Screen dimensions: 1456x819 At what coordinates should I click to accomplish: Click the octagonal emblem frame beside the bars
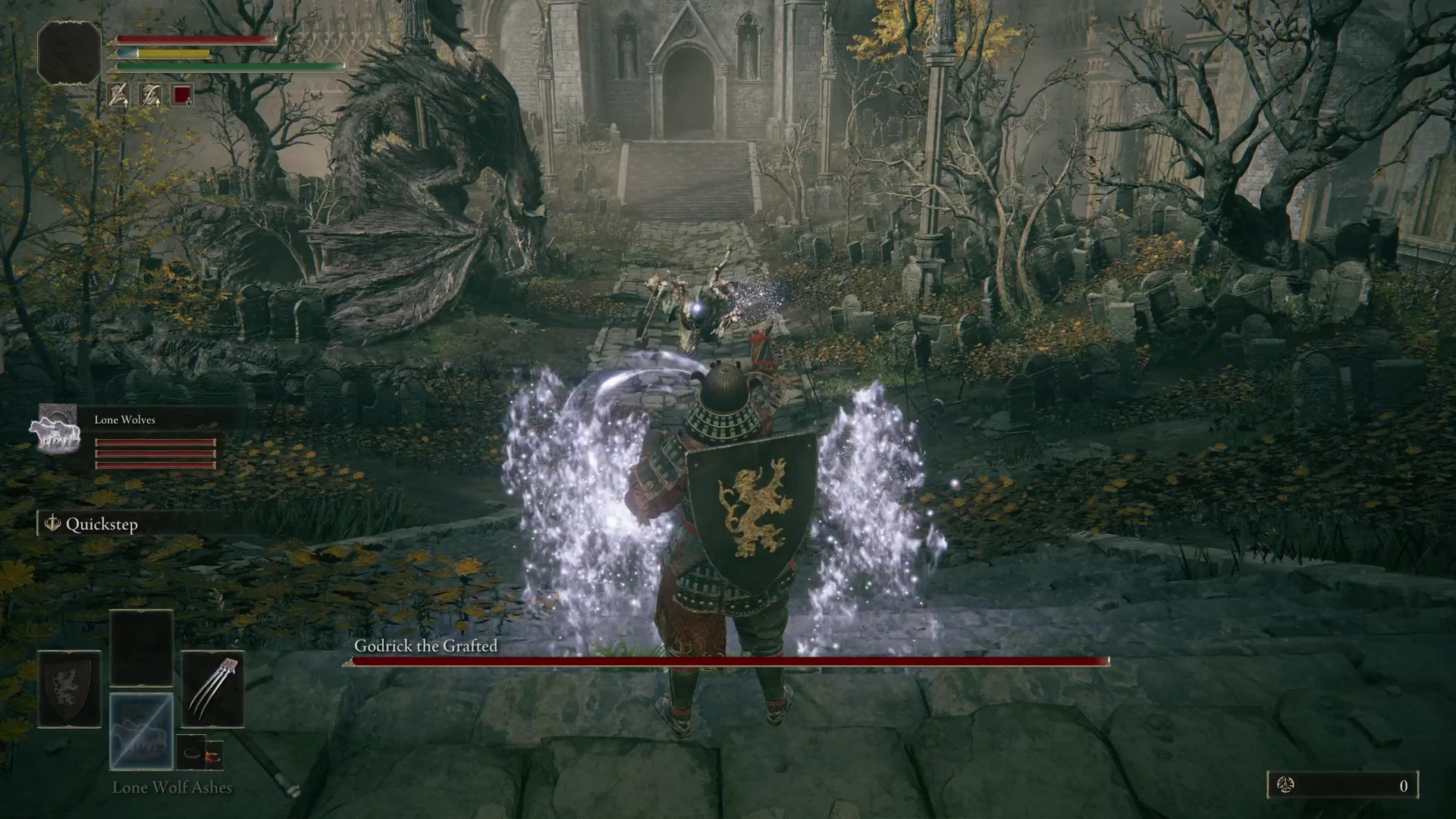pyautogui.click(x=69, y=52)
